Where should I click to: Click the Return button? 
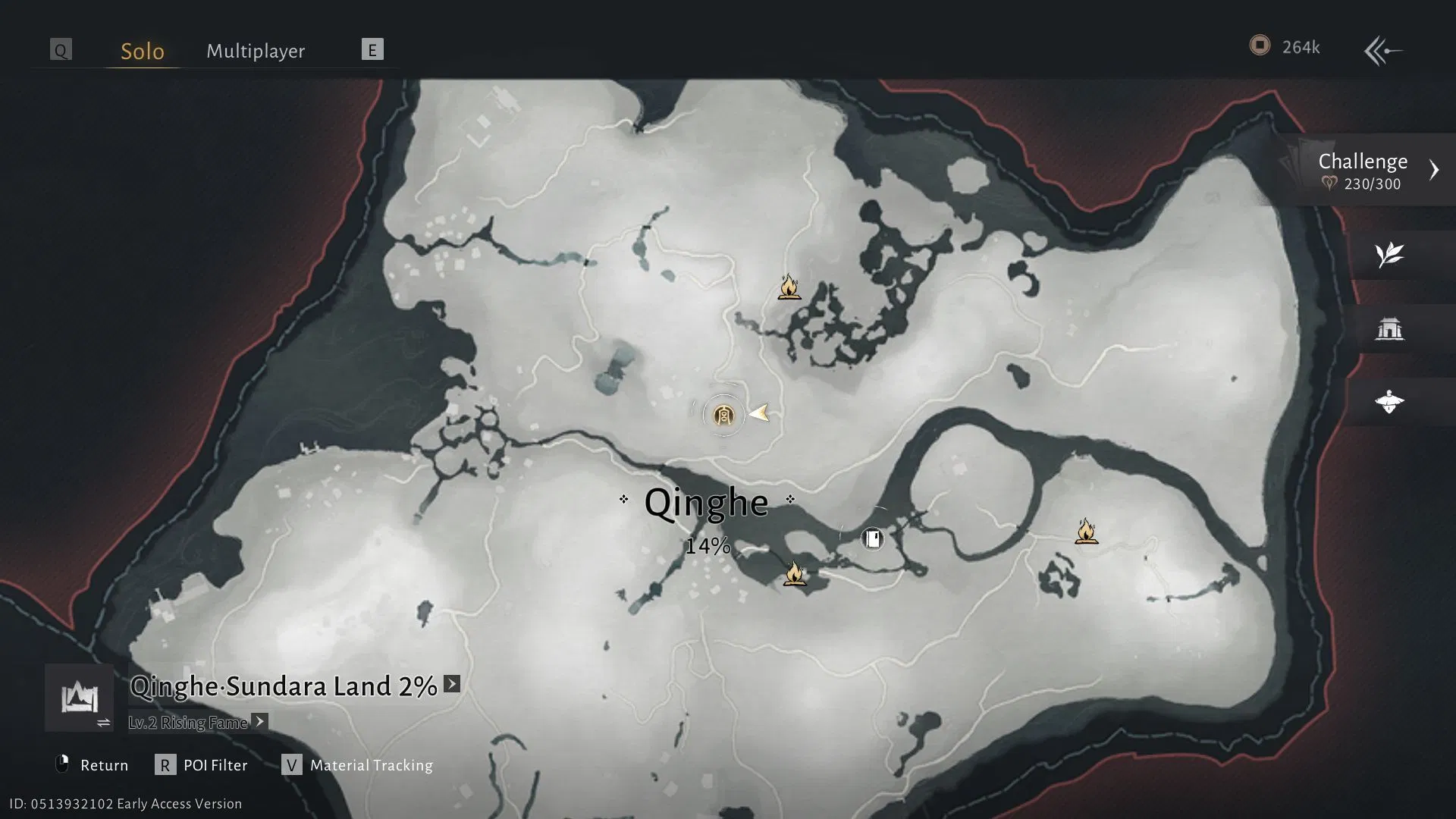(105, 765)
